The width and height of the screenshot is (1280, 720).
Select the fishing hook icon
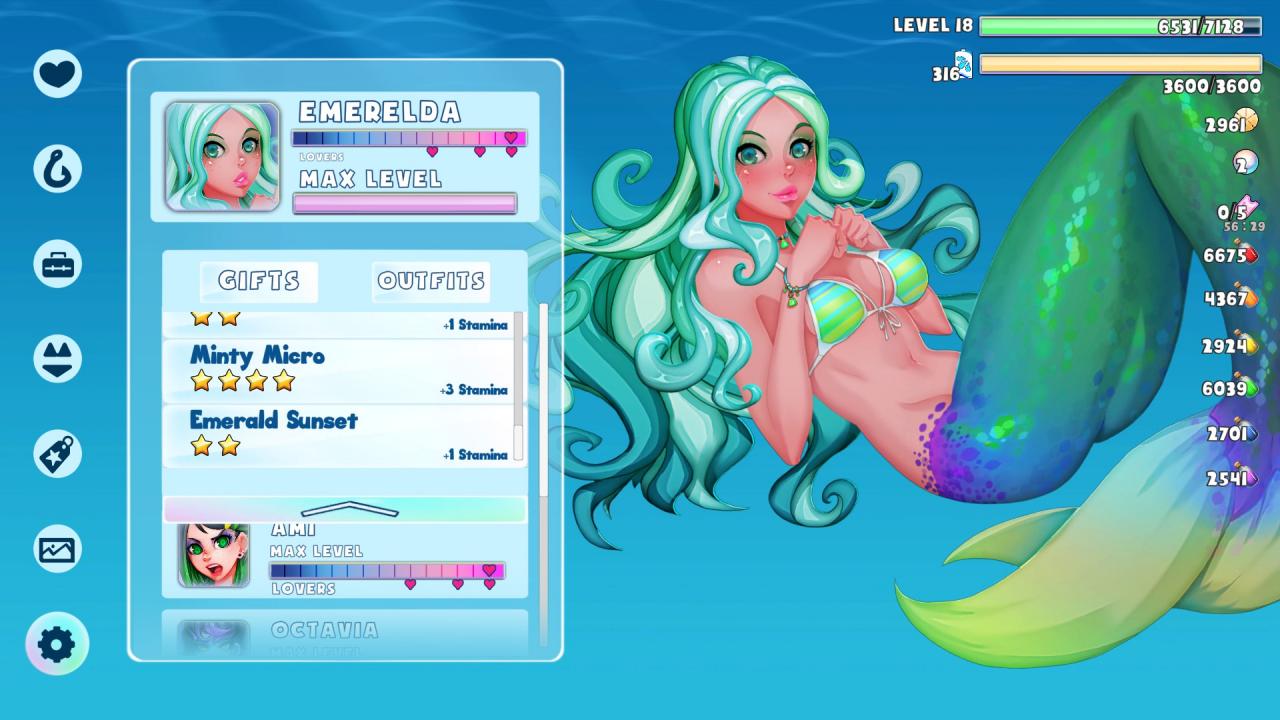click(57, 168)
